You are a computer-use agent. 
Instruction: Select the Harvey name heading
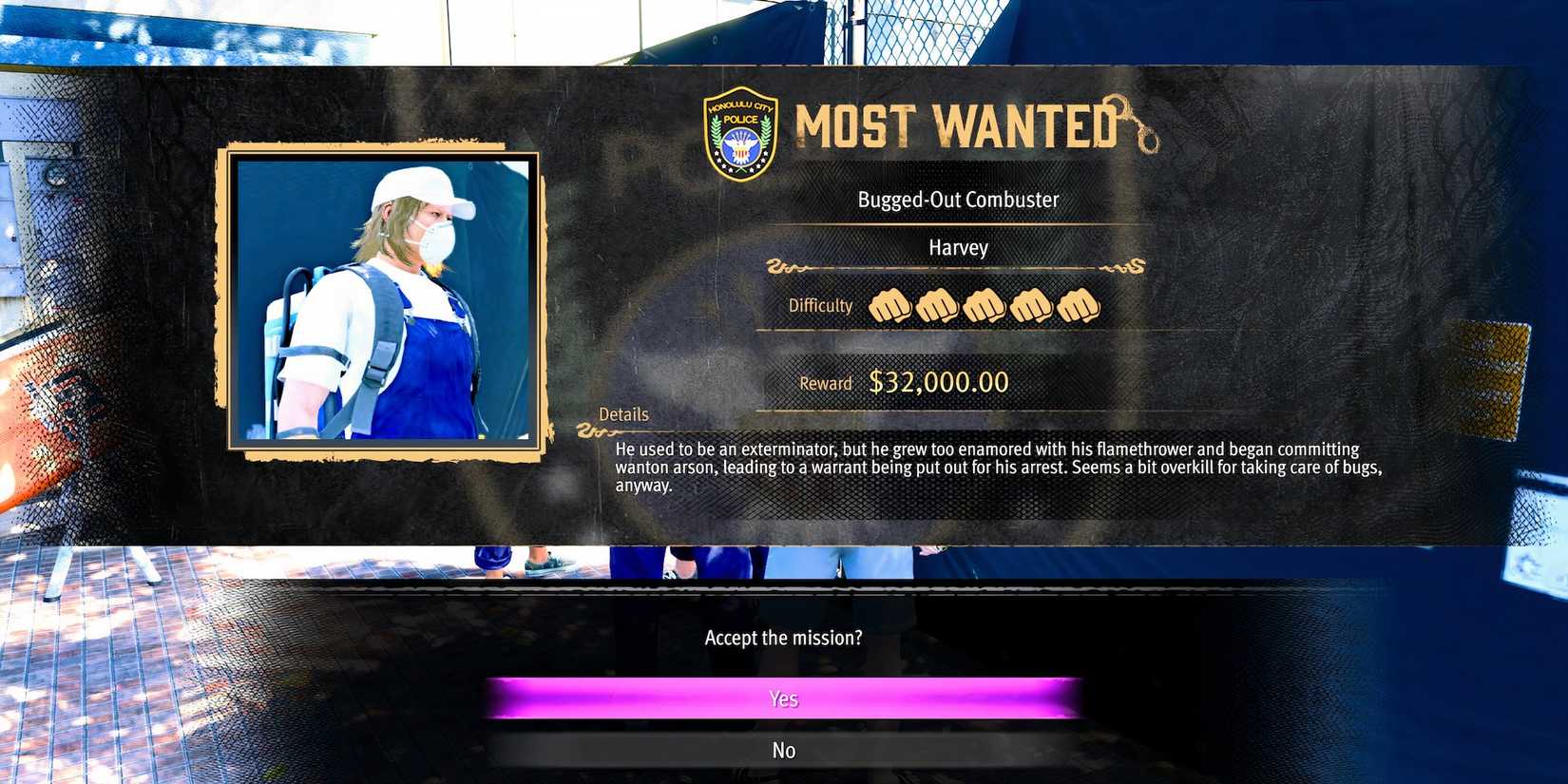coord(958,248)
